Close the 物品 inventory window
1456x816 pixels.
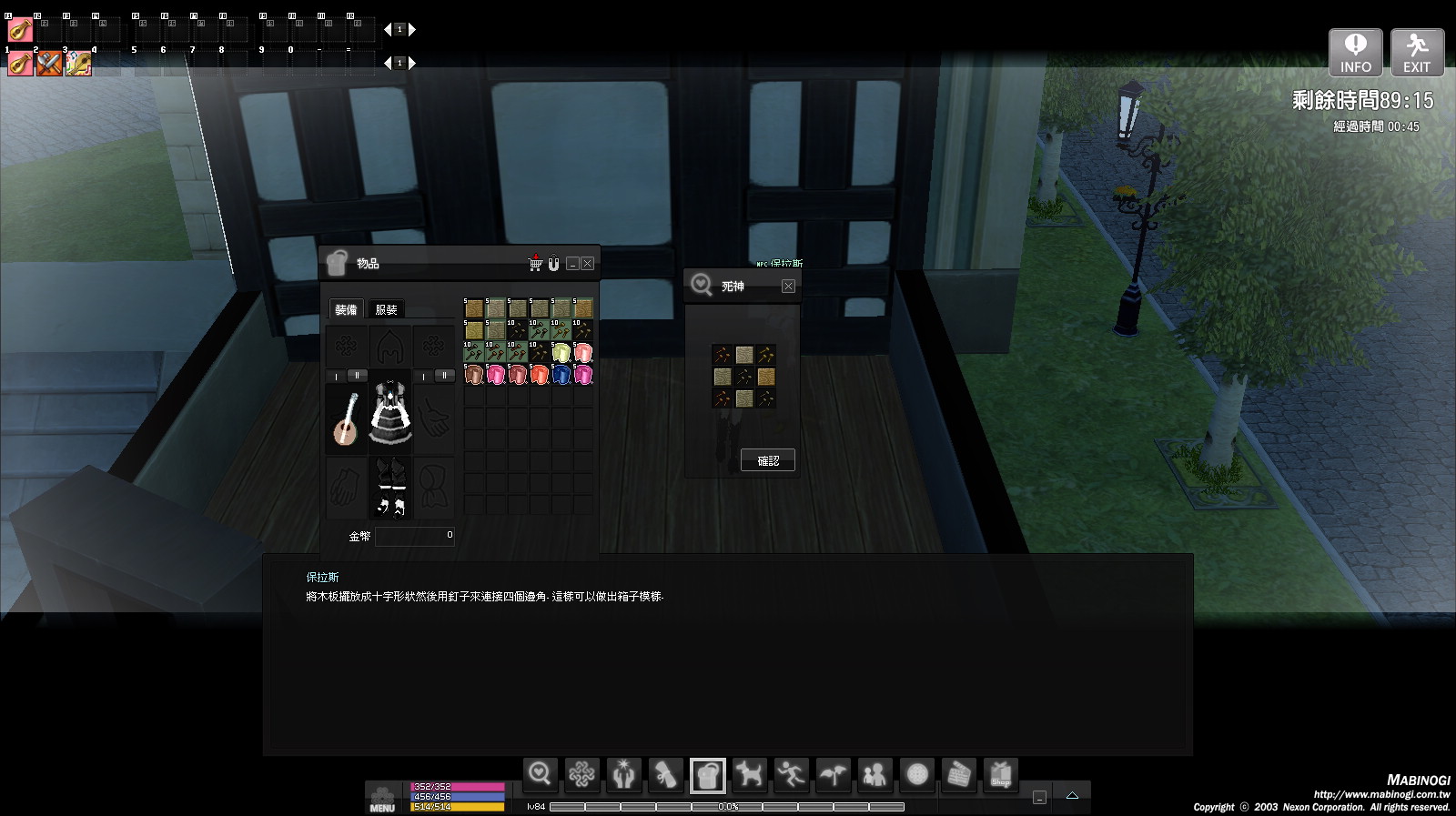tap(588, 264)
